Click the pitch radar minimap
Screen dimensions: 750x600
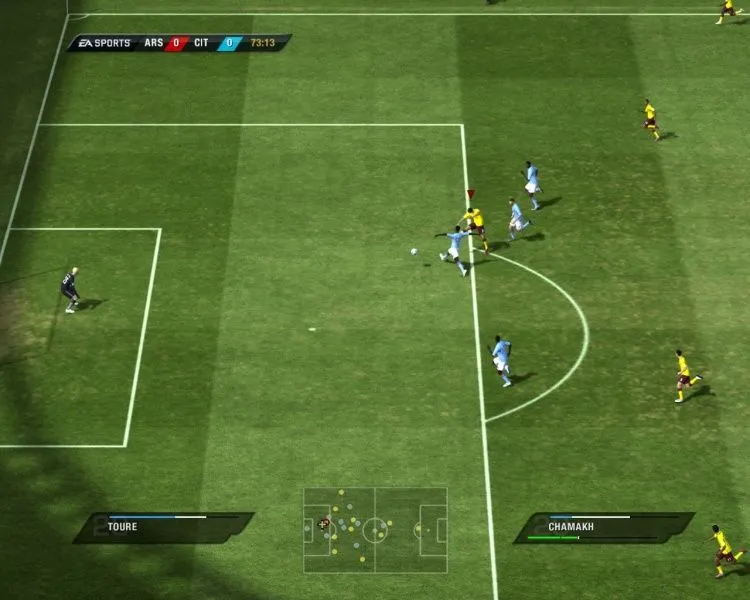point(375,529)
